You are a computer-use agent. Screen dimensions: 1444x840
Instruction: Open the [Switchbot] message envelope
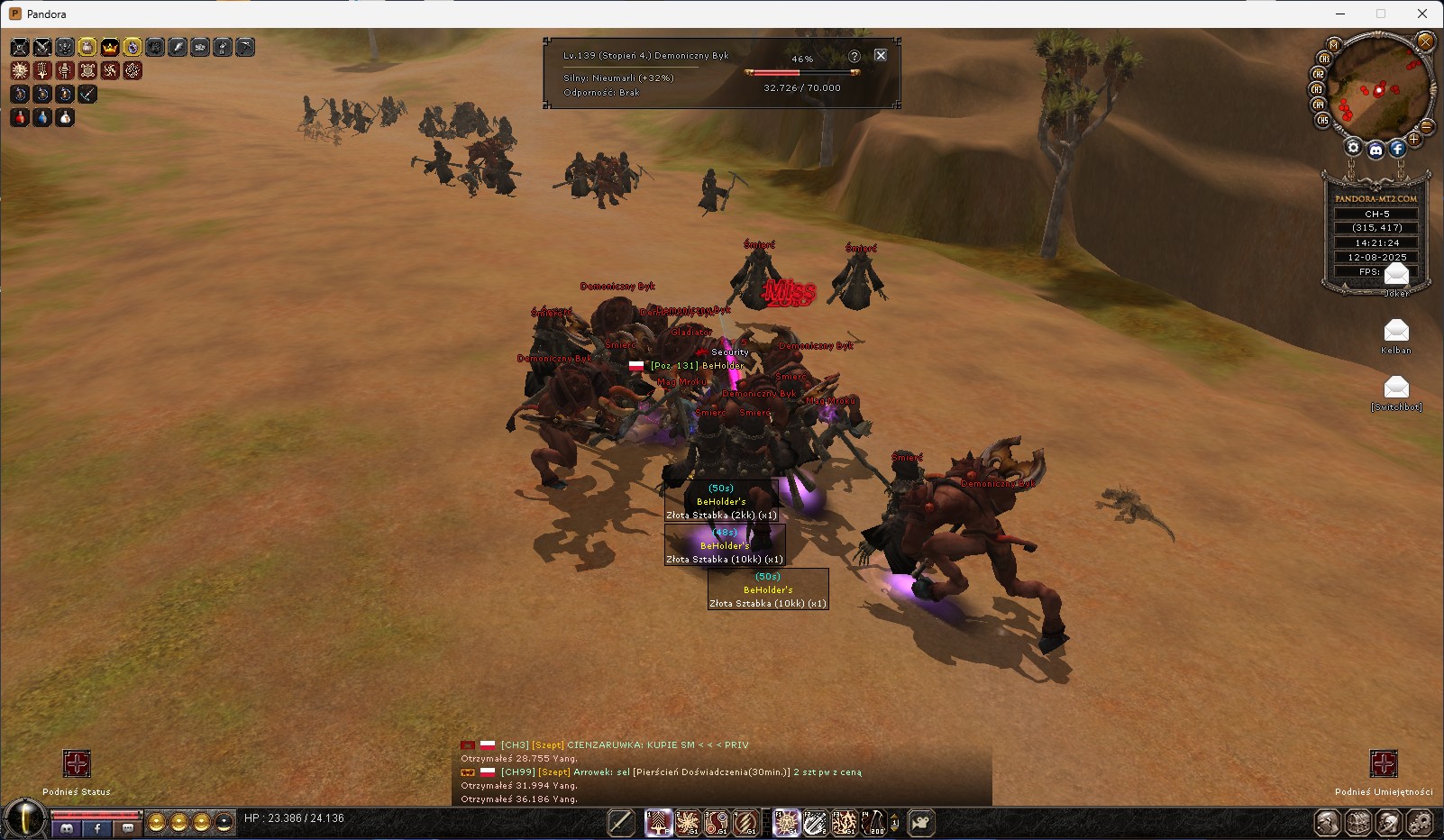click(1395, 388)
